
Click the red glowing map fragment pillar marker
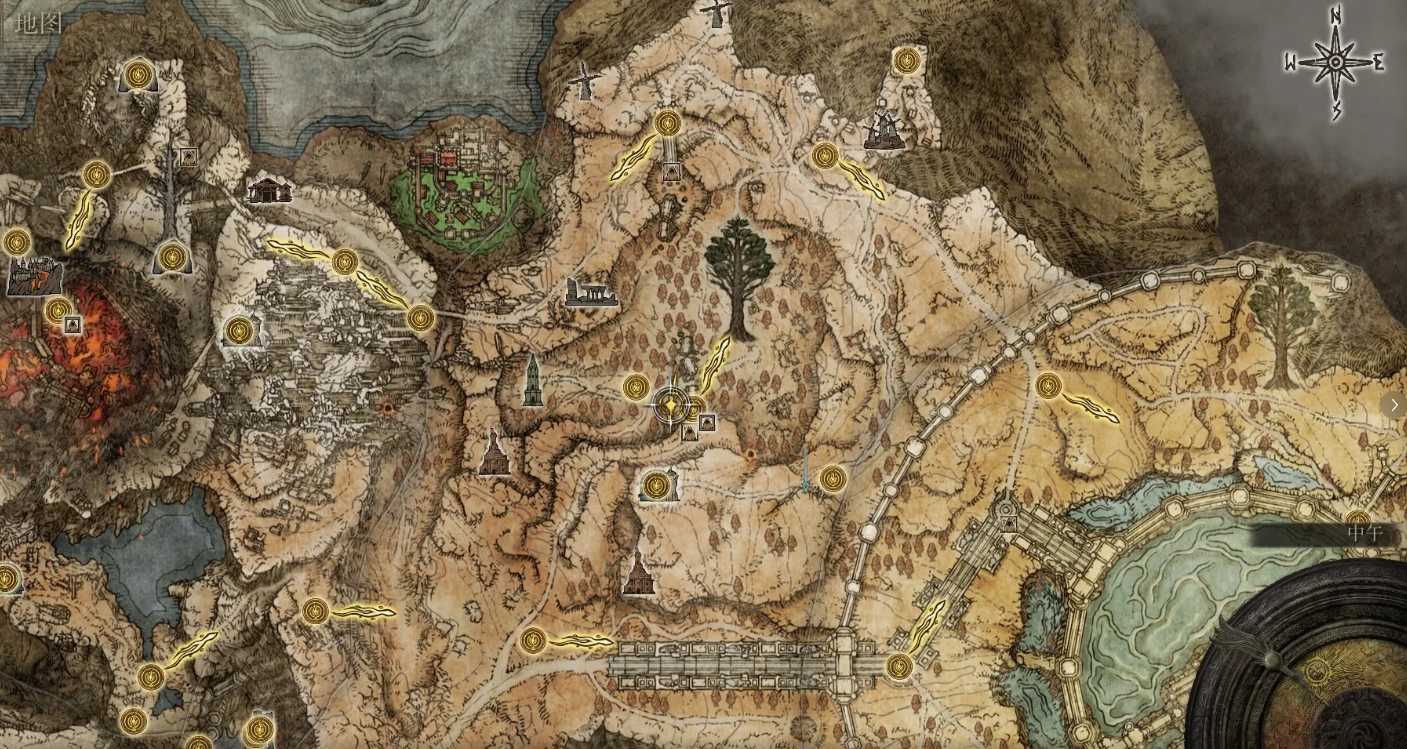coord(750,454)
